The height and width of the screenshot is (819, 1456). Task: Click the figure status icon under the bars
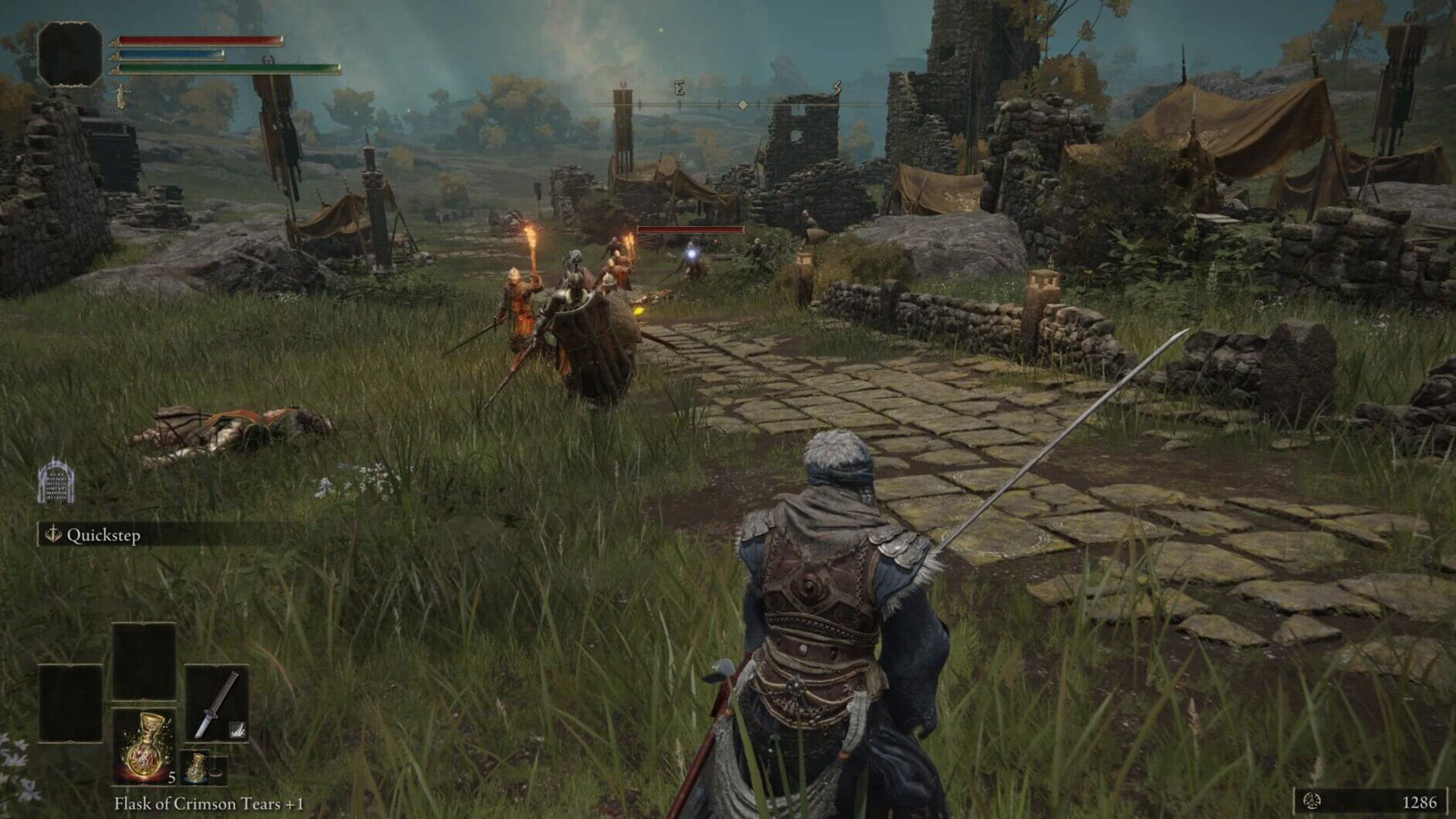click(121, 96)
